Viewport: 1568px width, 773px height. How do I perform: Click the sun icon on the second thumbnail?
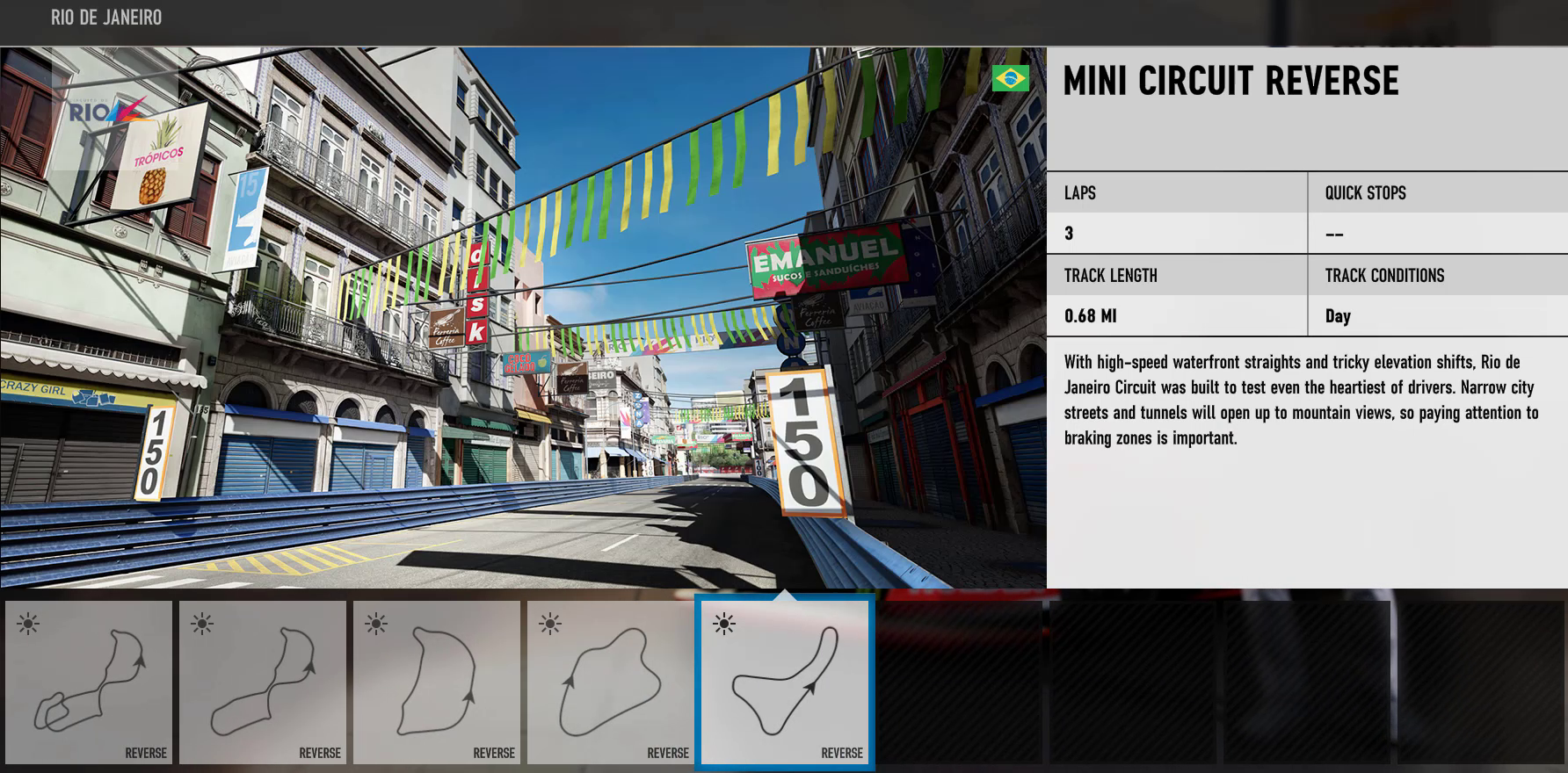point(200,624)
